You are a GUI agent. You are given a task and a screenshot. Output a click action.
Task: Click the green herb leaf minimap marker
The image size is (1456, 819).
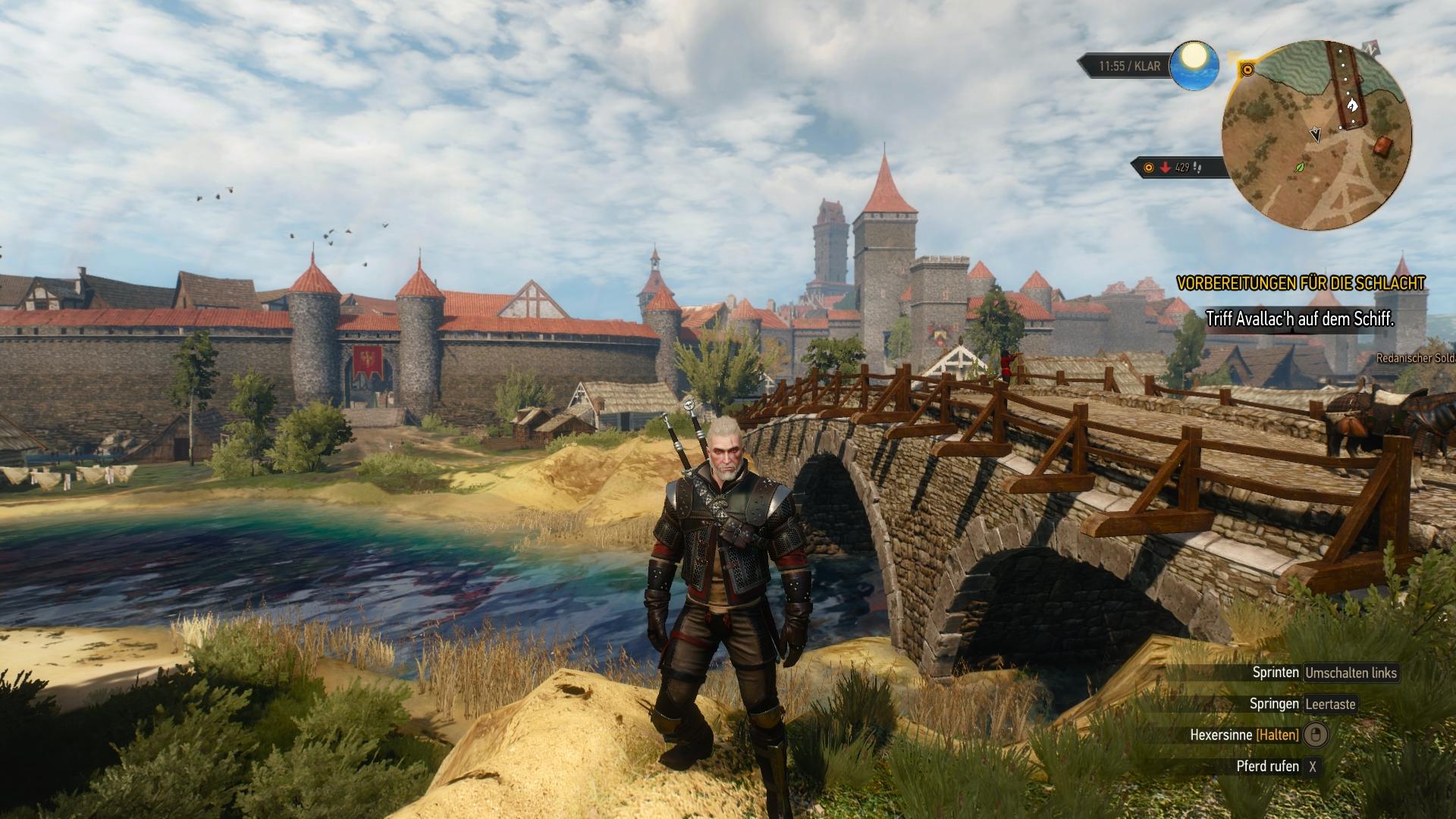(x=1301, y=165)
